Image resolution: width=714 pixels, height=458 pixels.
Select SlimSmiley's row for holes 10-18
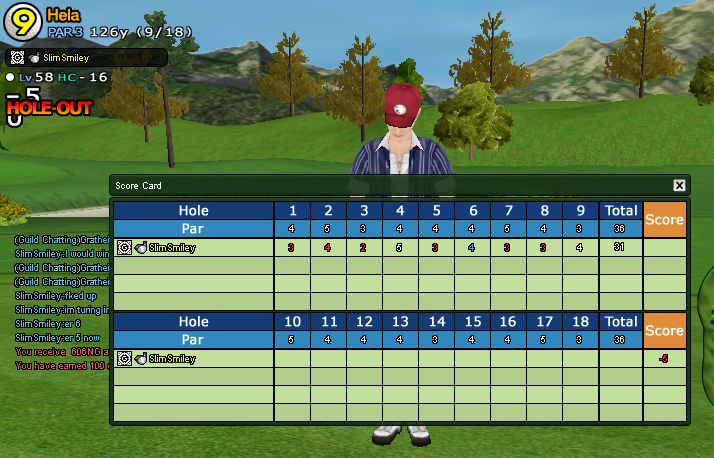(193, 358)
